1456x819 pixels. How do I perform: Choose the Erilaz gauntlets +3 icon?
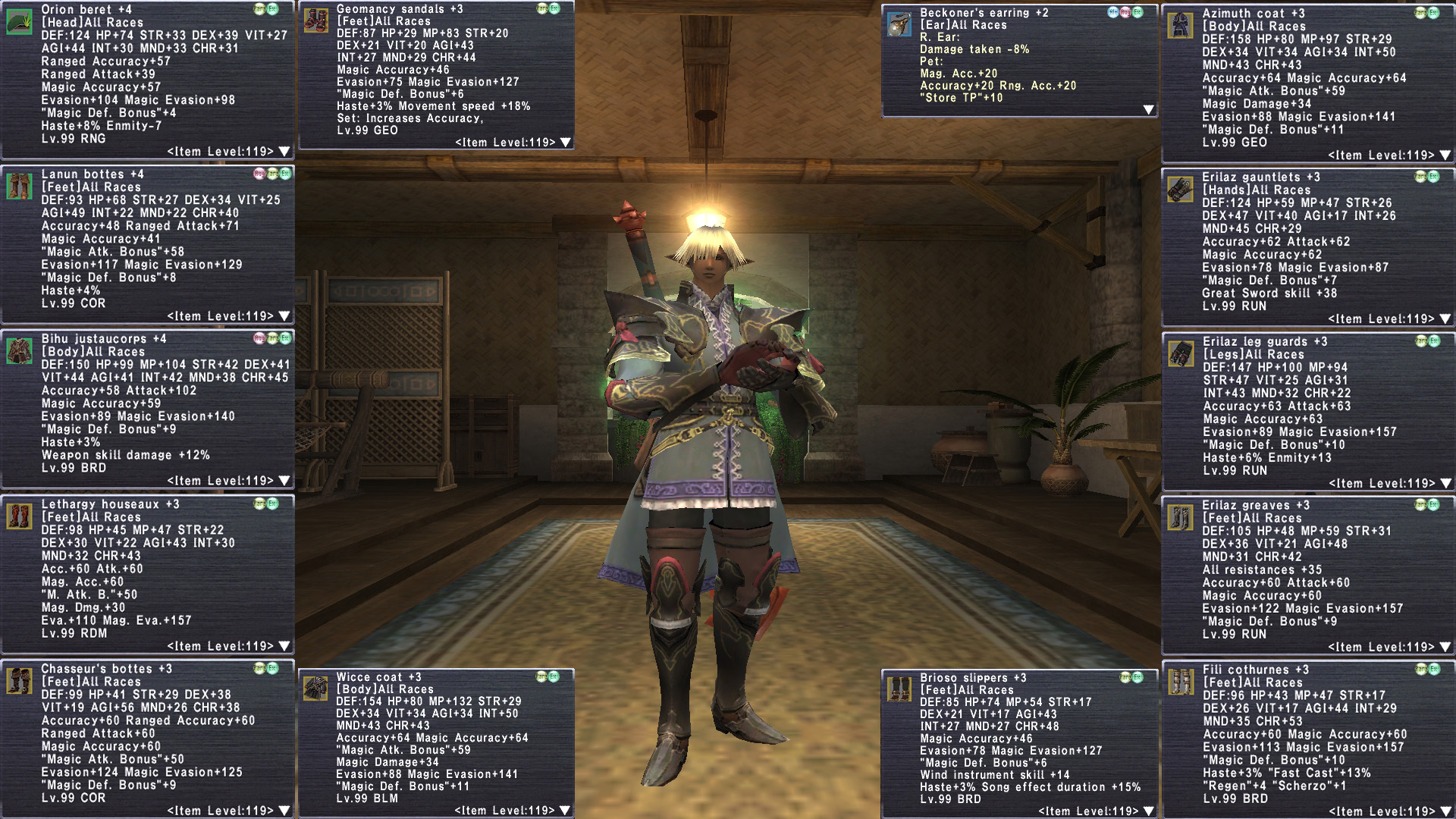(1180, 189)
